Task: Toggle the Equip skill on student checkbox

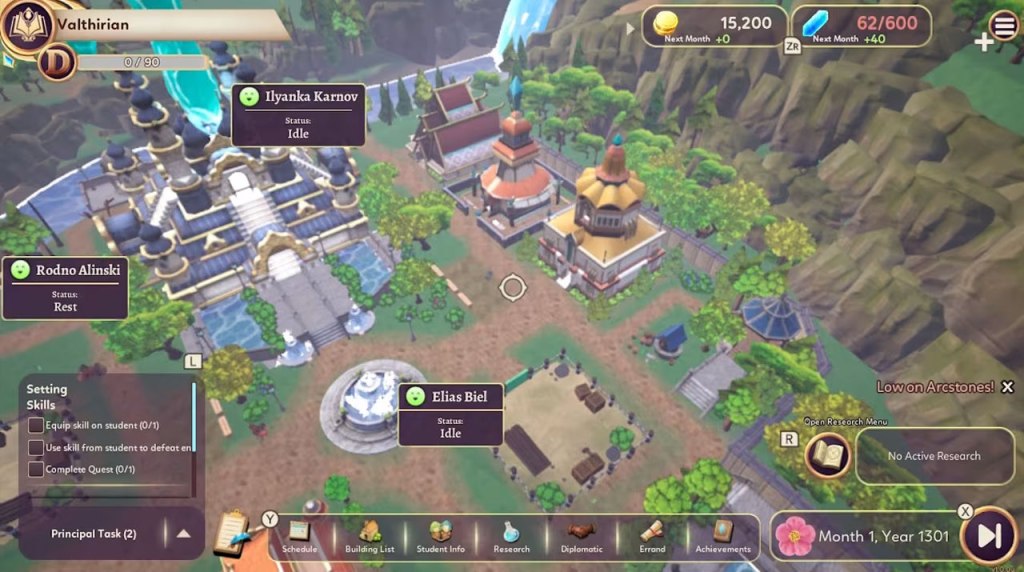Action: click(x=36, y=426)
